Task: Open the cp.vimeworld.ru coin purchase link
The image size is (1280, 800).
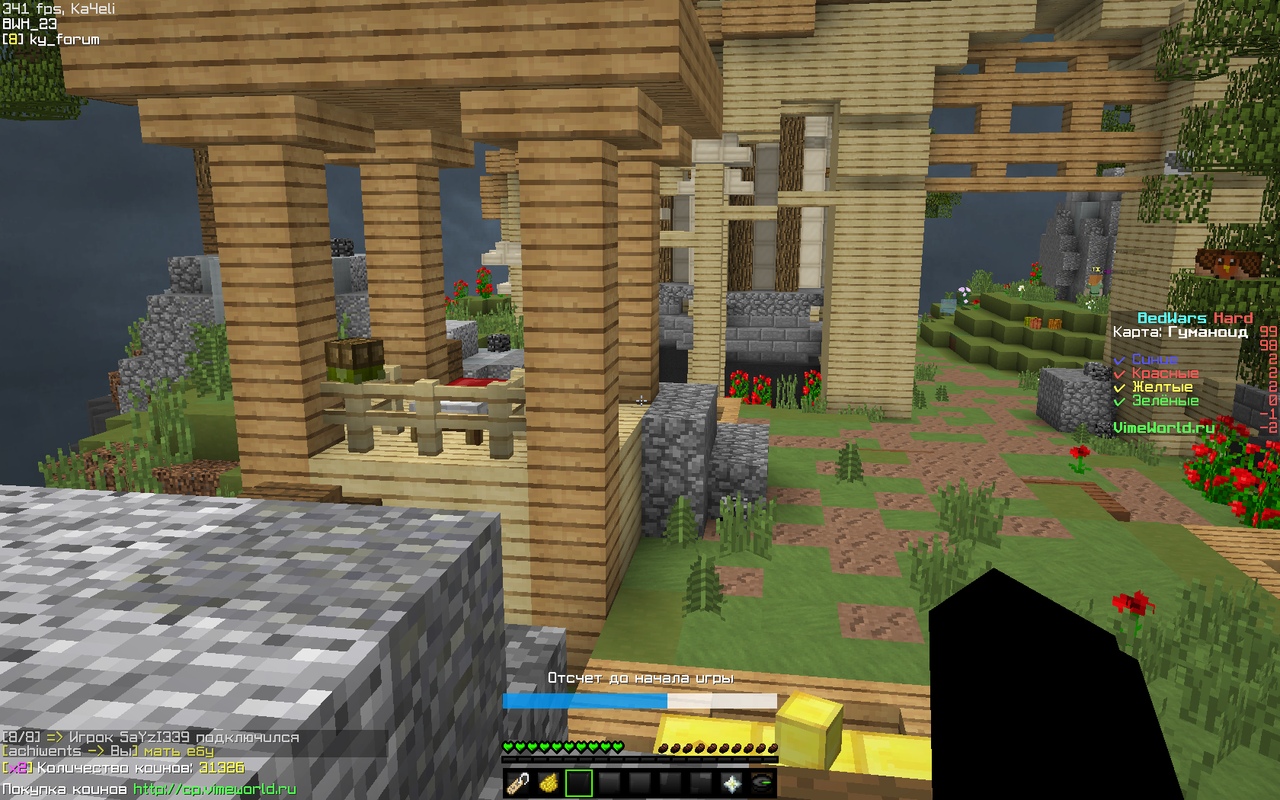Action: click(214, 789)
